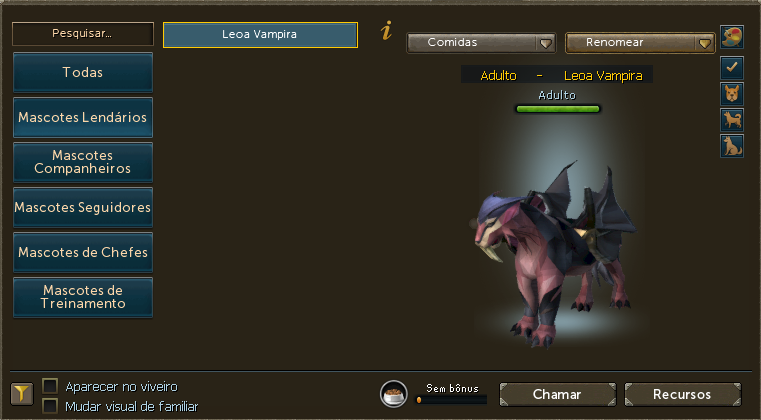Summon the pet with Chamar

556,394
